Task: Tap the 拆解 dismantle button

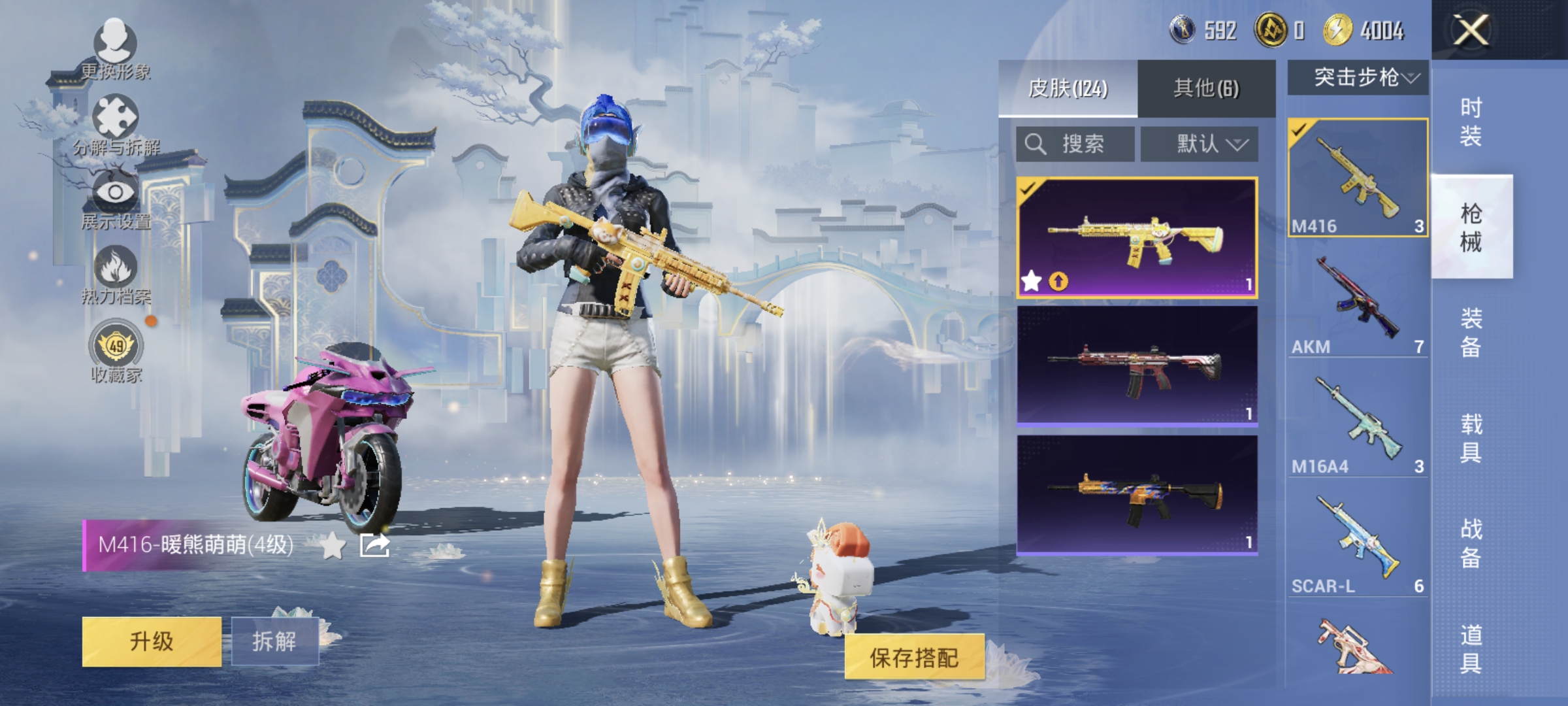Action: coord(274,641)
